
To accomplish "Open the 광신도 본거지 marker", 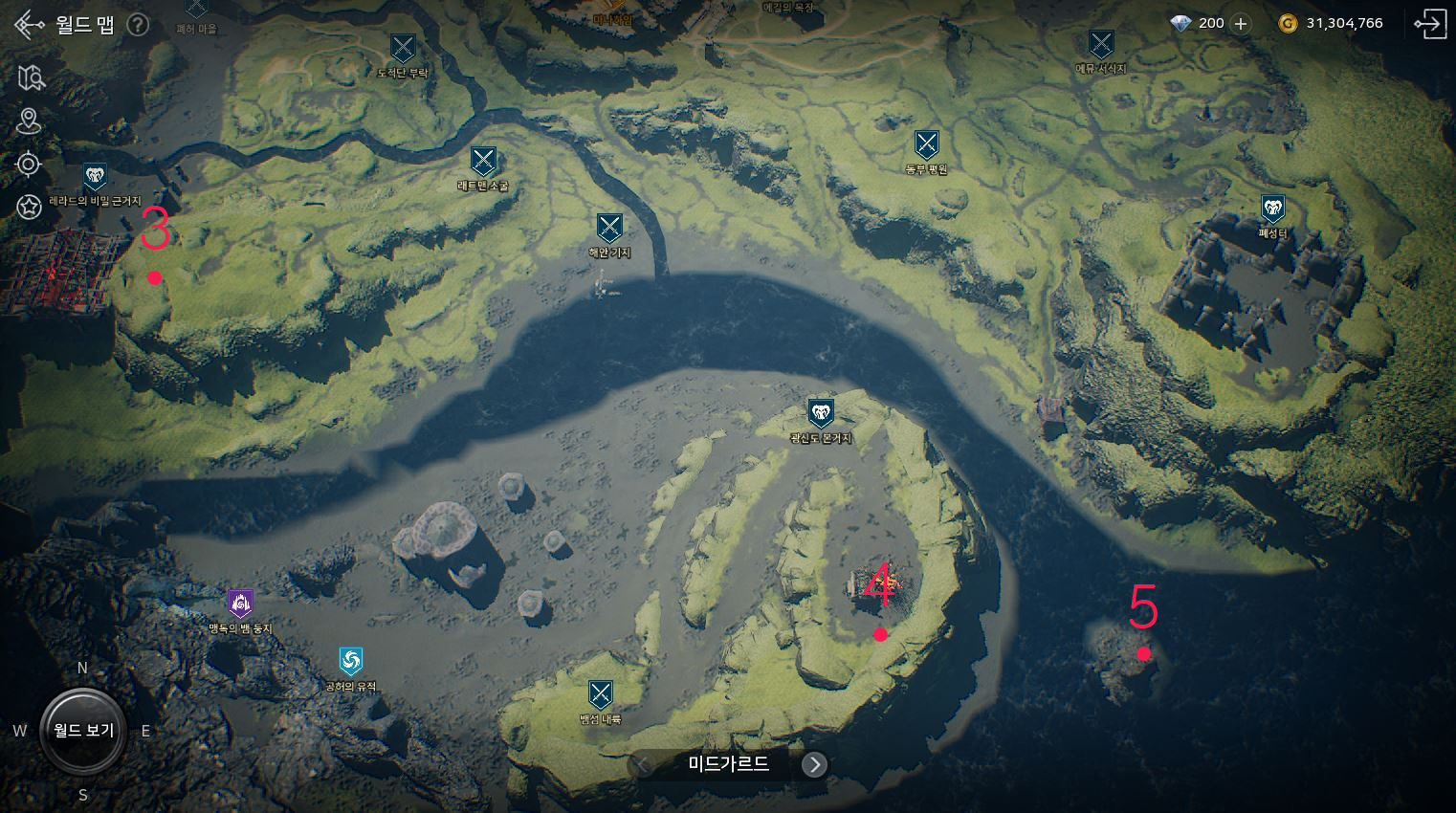I will click(x=820, y=413).
